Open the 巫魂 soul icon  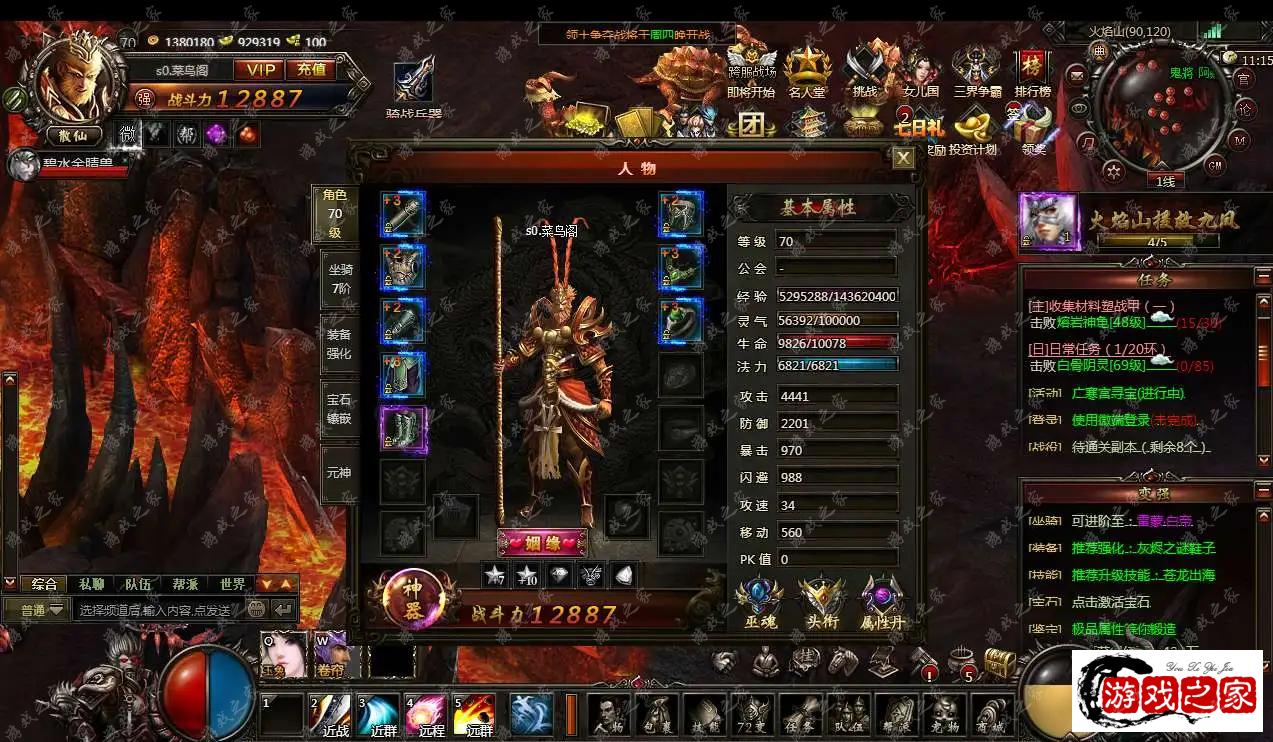[759, 603]
